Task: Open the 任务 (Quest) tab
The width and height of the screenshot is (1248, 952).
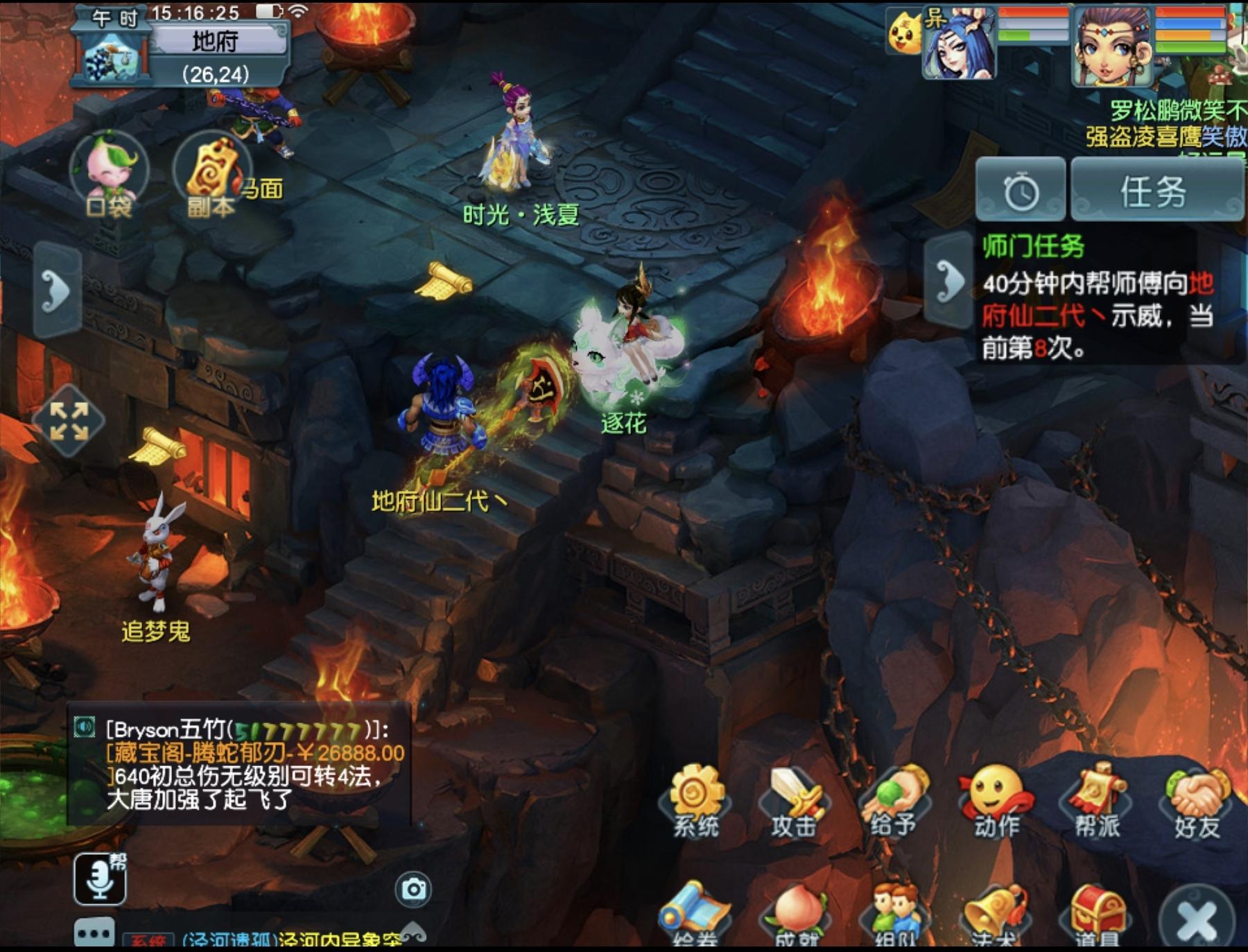Action: coord(1155,190)
